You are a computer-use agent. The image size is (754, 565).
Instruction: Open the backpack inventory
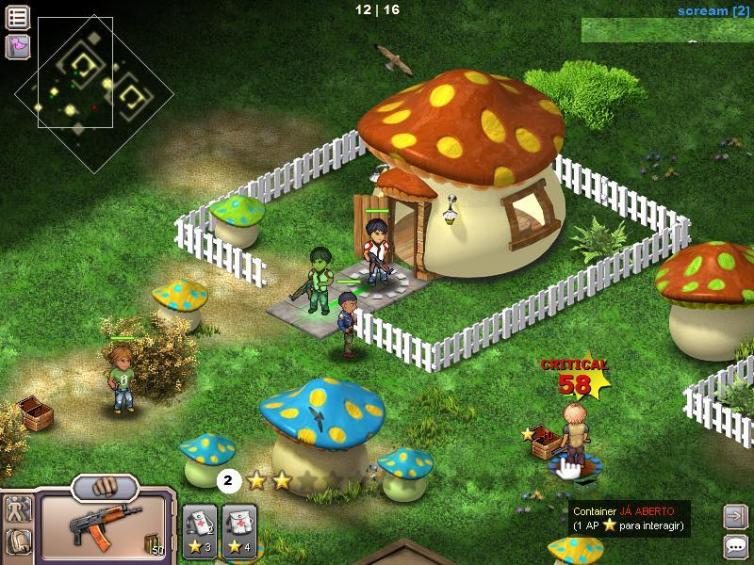(18, 543)
